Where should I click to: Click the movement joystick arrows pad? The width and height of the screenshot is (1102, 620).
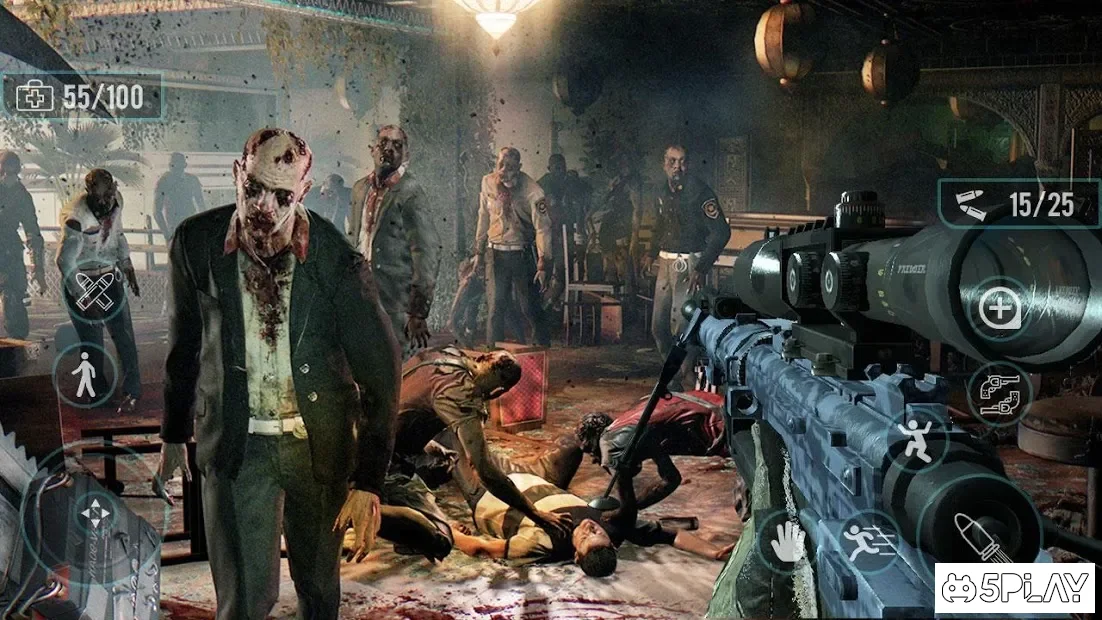click(97, 514)
